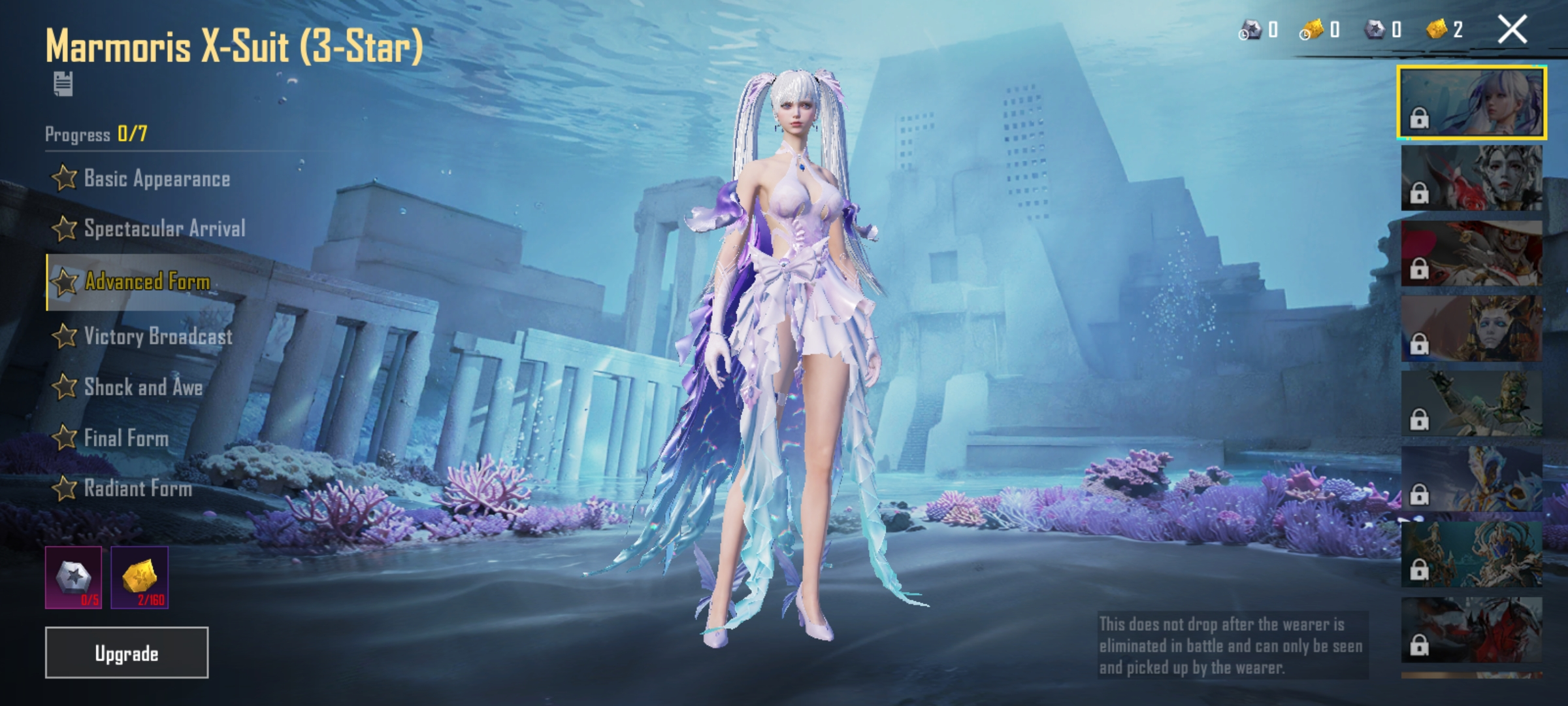
Task: Upgrade the Marmoris X-Suit
Action: [126, 652]
